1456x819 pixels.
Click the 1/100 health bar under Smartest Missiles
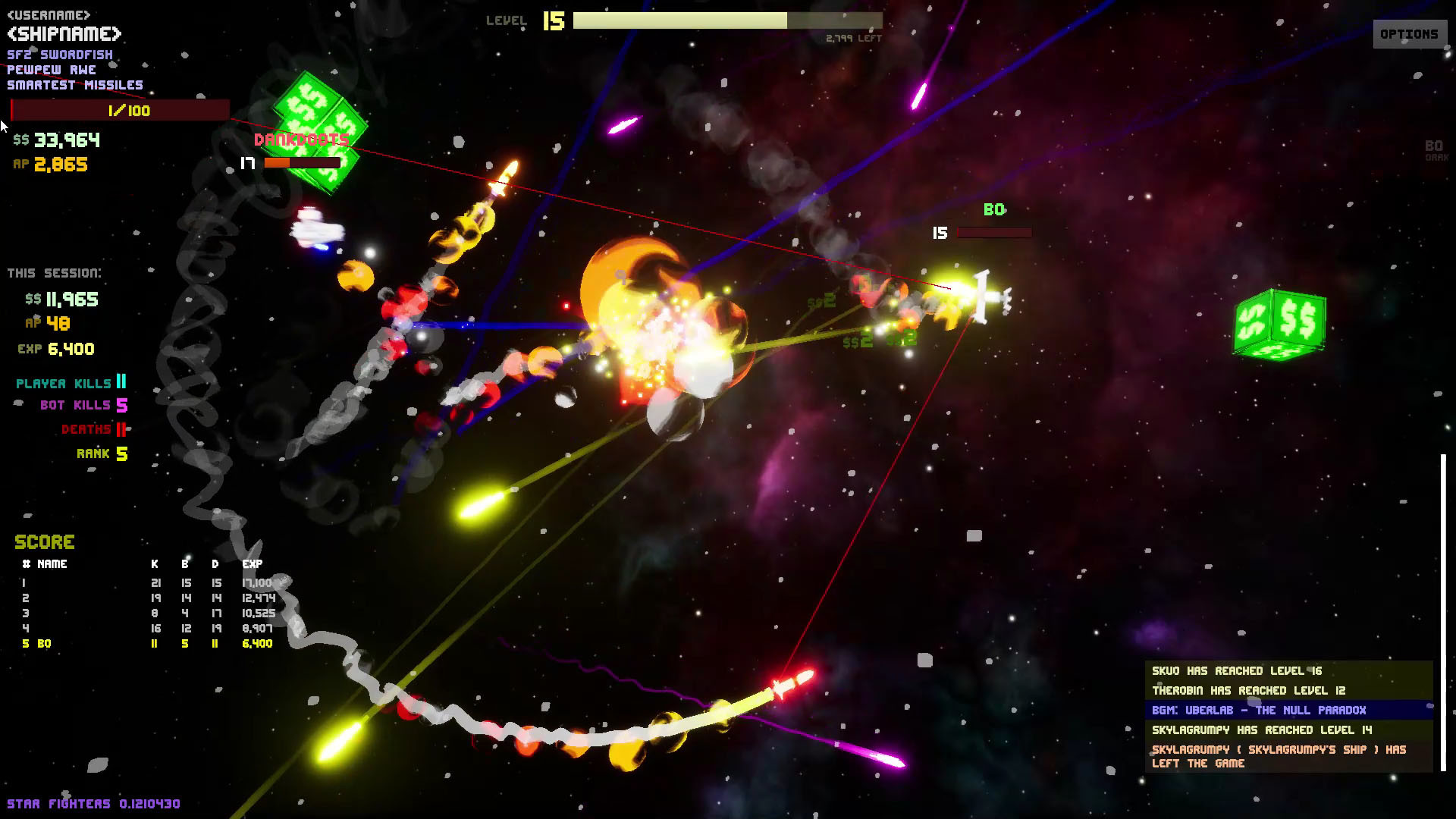coord(121,111)
